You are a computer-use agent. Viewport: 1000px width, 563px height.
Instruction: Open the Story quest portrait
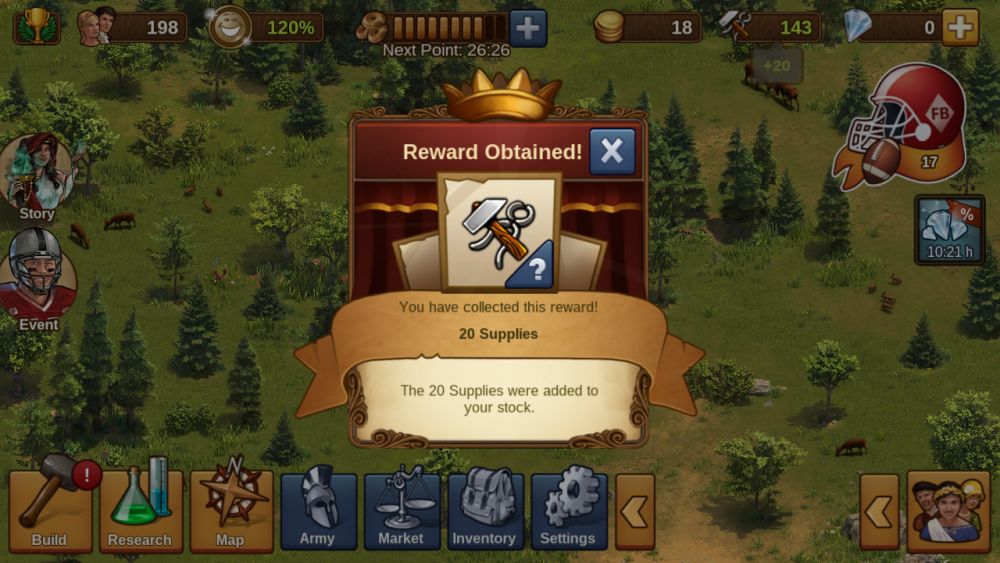(x=37, y=175)
